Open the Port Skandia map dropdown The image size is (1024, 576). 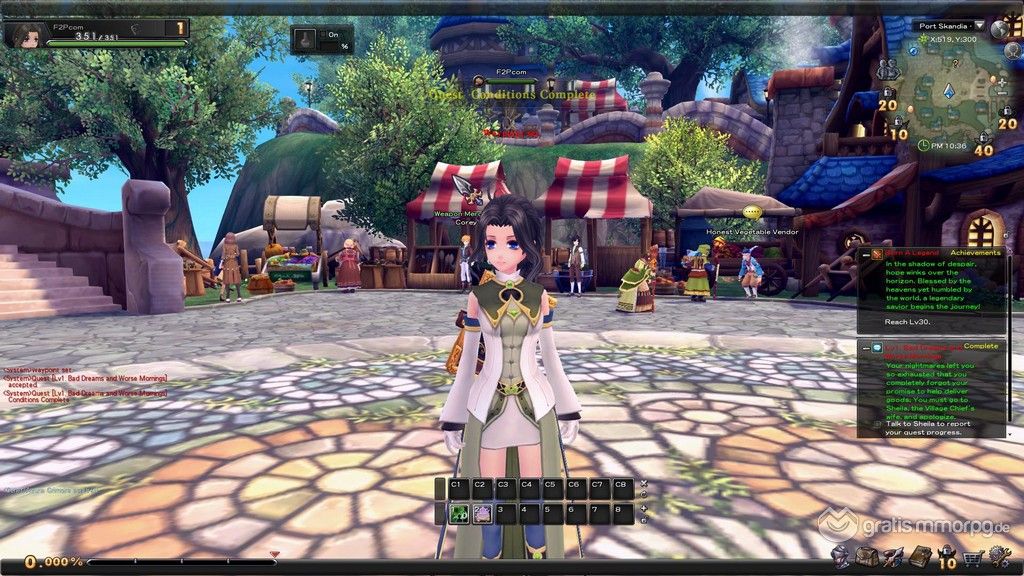(x=978, y=26)
